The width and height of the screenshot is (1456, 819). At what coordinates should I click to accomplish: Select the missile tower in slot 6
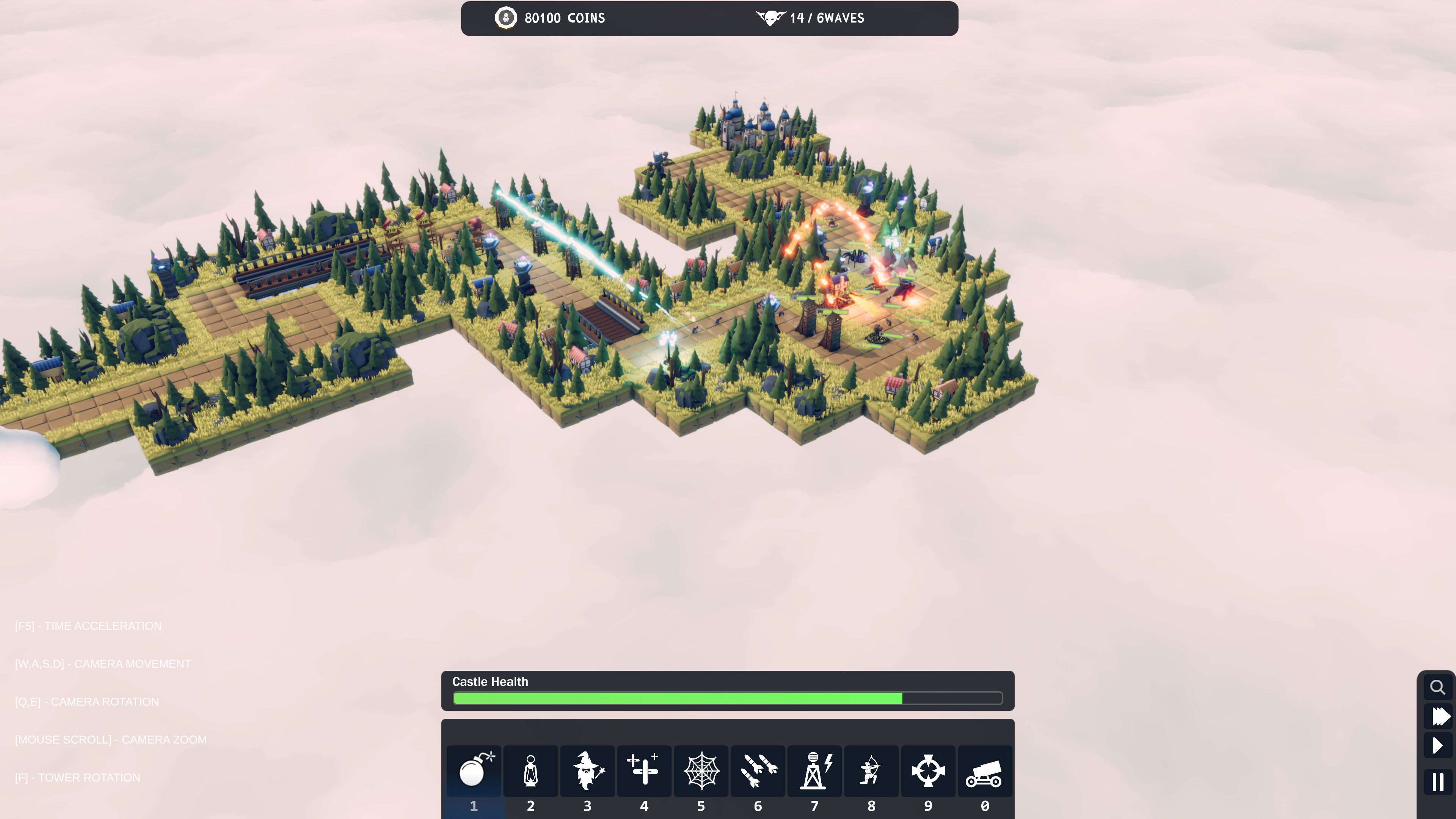coord(758,772)
